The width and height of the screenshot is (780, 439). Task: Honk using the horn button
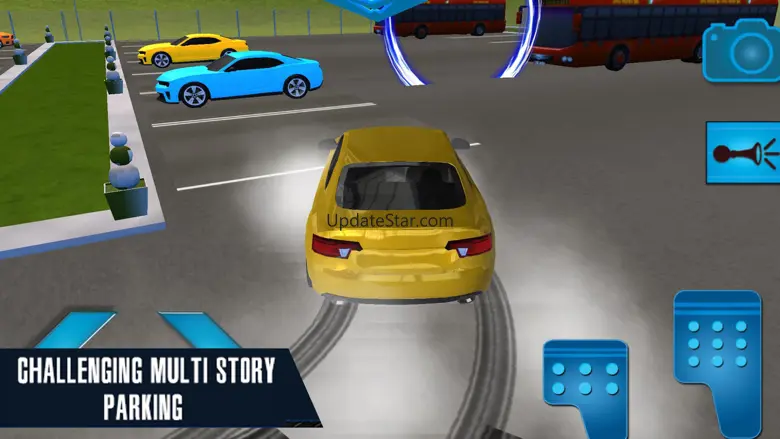(742, 153)
